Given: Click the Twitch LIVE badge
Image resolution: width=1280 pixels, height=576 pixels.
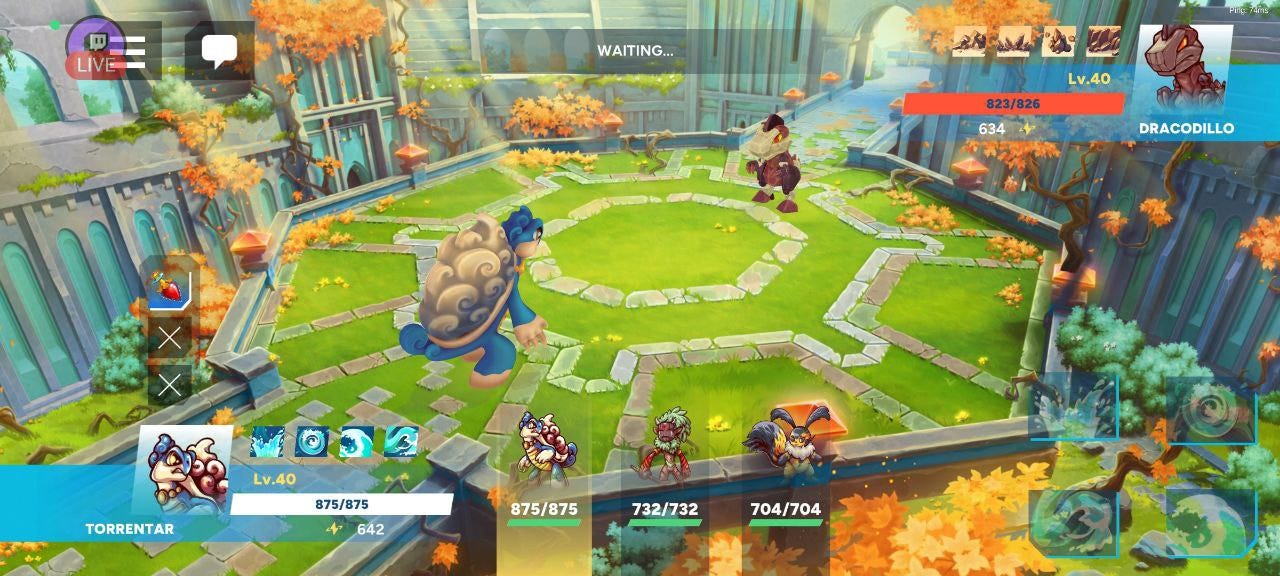Looking at the screenshot, I should click(x=95, y=52).
